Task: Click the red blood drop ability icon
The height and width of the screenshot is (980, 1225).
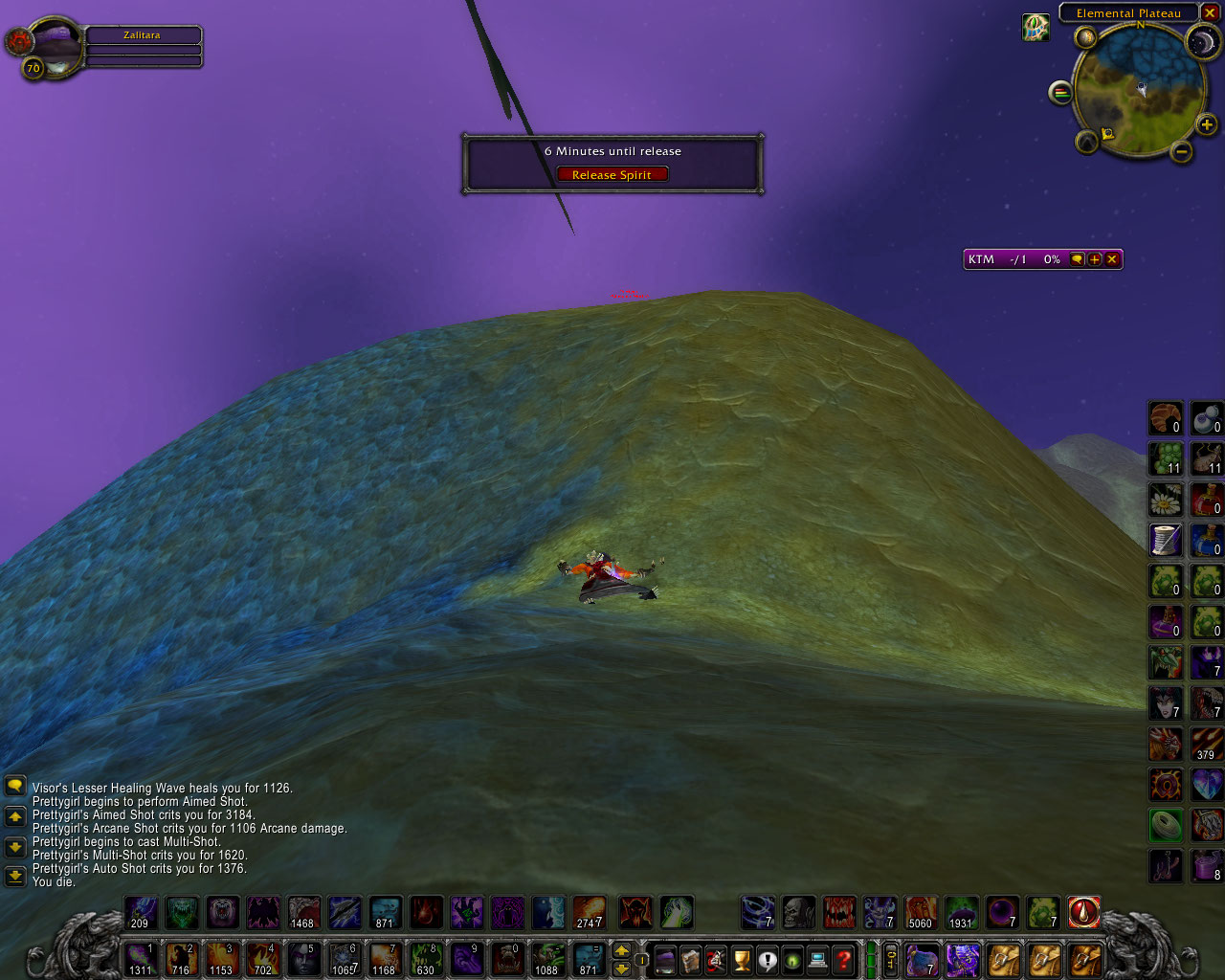Action: (1083, 913)
